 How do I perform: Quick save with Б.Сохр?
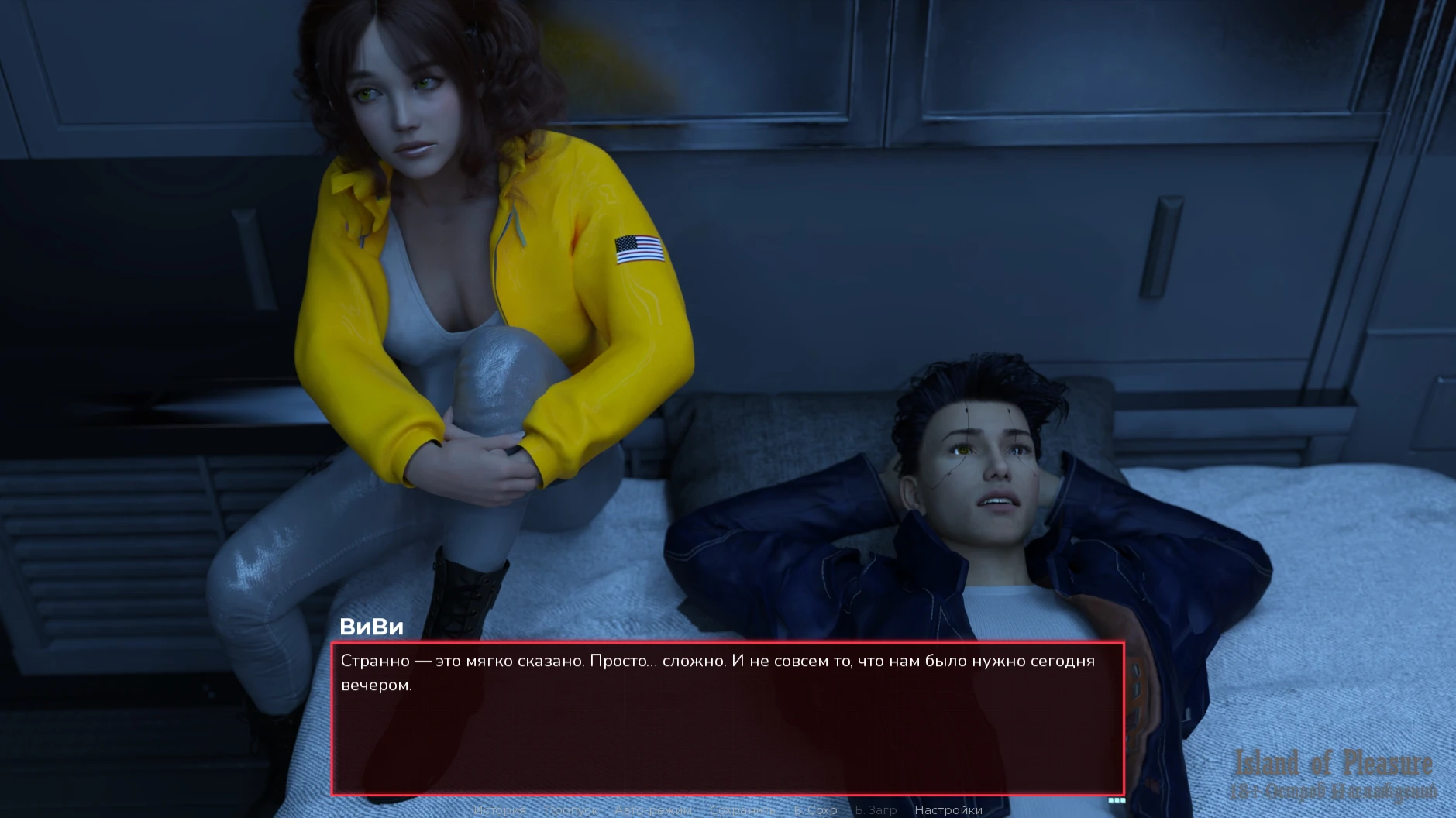pos(815,810)
